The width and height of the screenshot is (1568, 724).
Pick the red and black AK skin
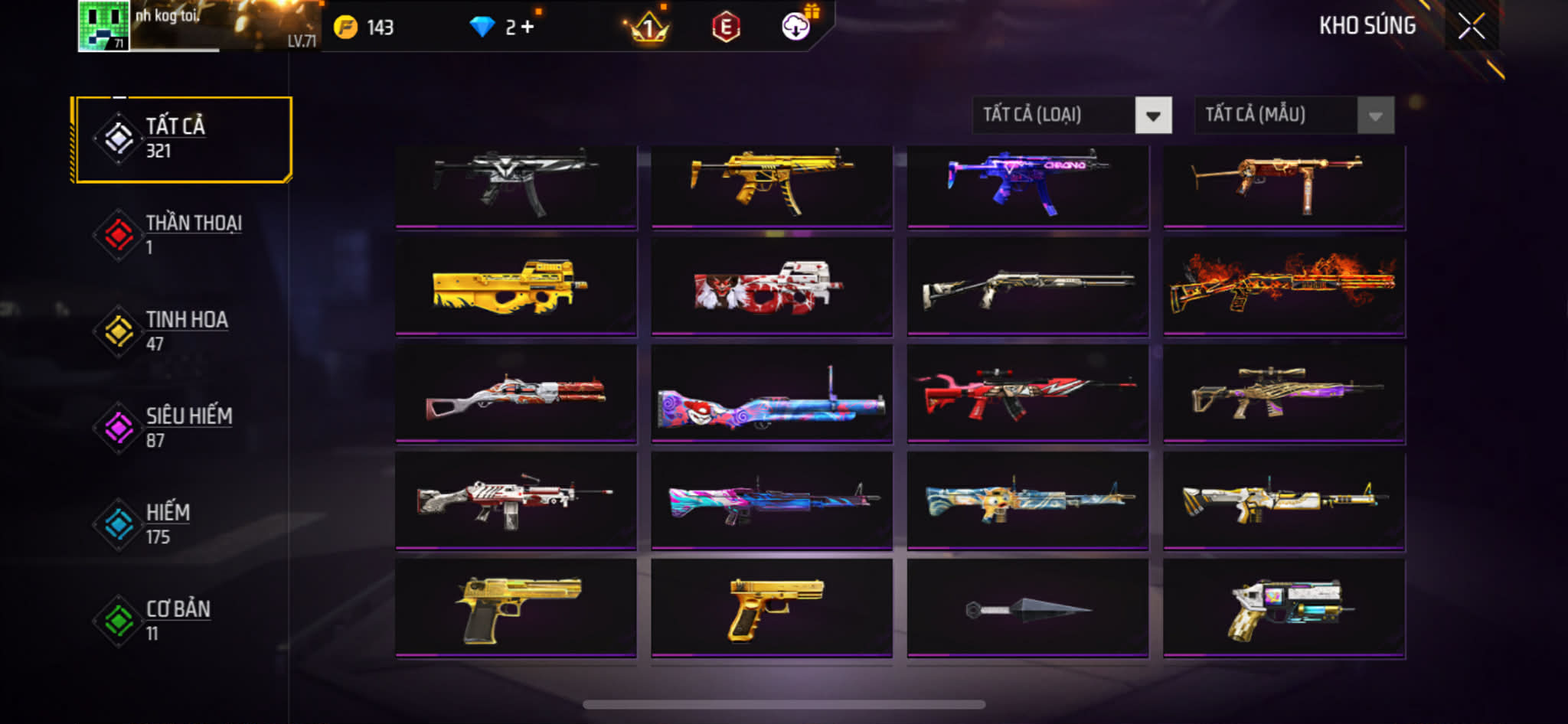[x=1027, y=393]
